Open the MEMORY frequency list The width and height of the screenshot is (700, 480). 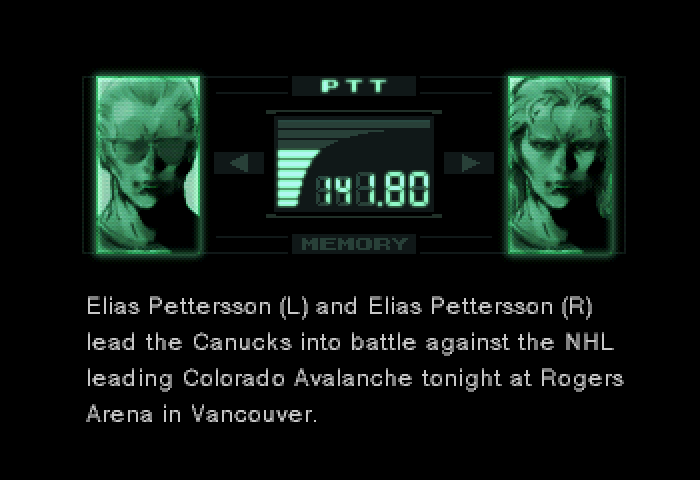pyautogui.click(x=354, y=243)
